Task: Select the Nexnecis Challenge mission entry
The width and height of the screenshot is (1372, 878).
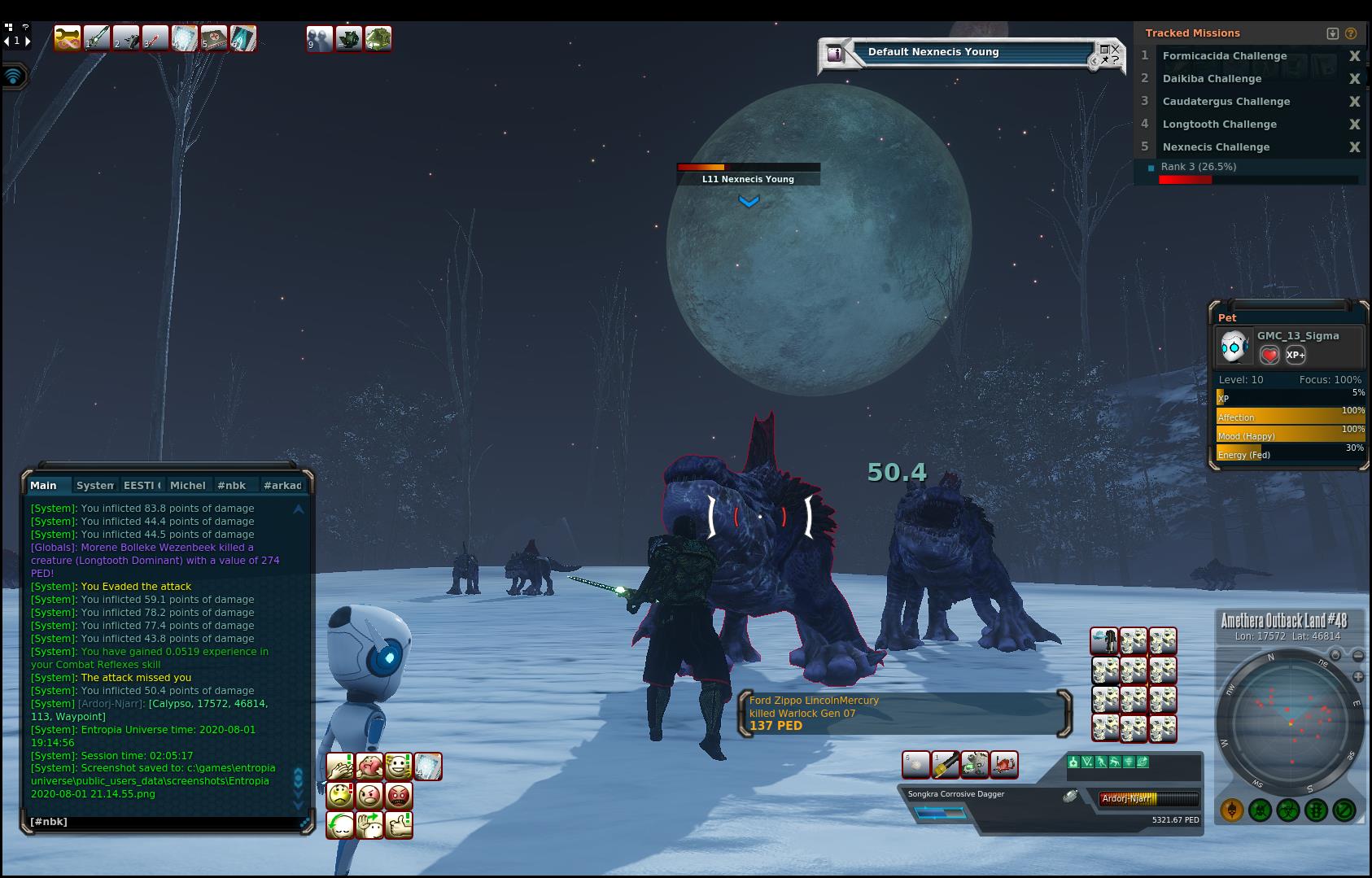Action: point(1216,147)
